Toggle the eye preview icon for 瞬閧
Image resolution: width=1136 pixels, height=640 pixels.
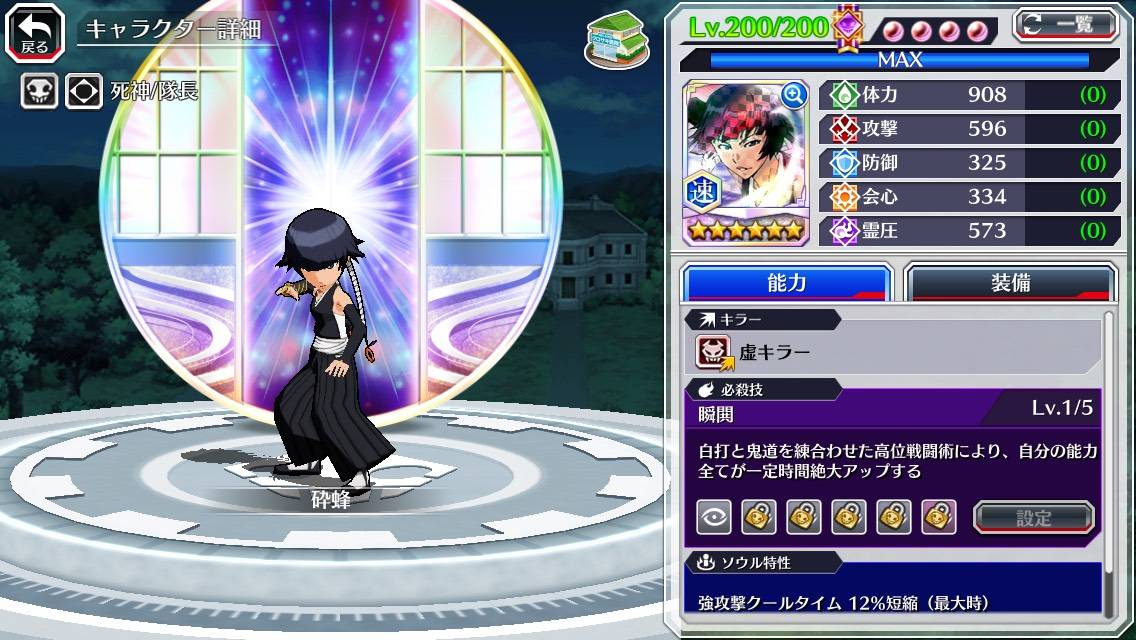coord(713,517)
